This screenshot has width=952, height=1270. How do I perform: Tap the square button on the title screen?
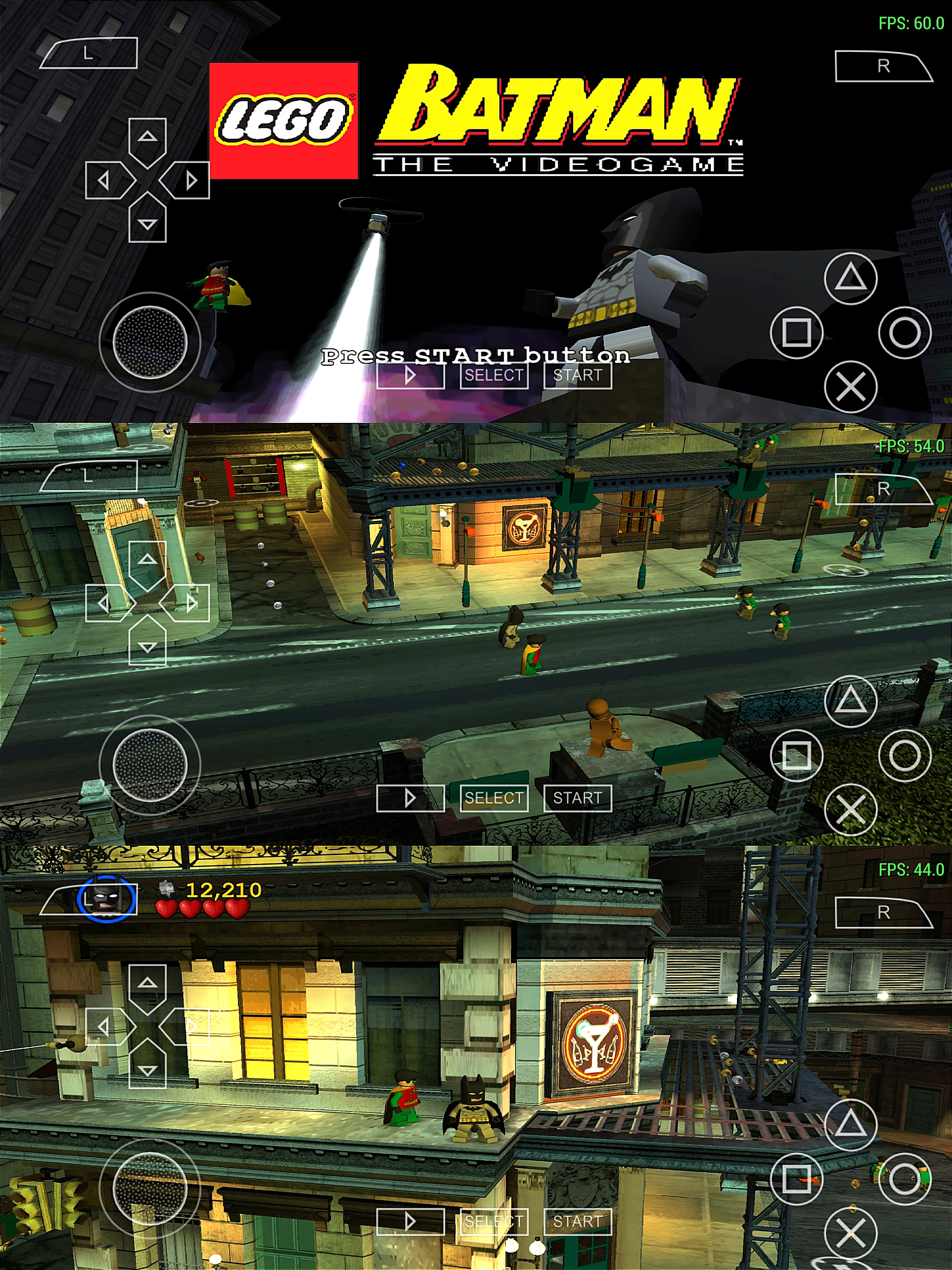796,332
